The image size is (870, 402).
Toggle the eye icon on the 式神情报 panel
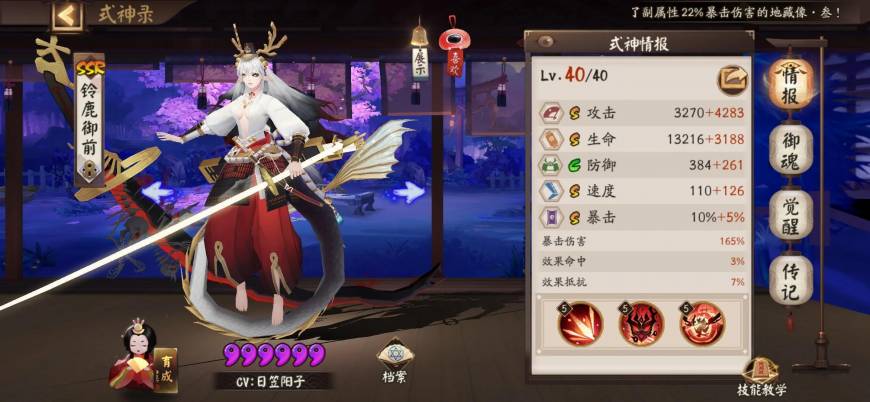546,42
